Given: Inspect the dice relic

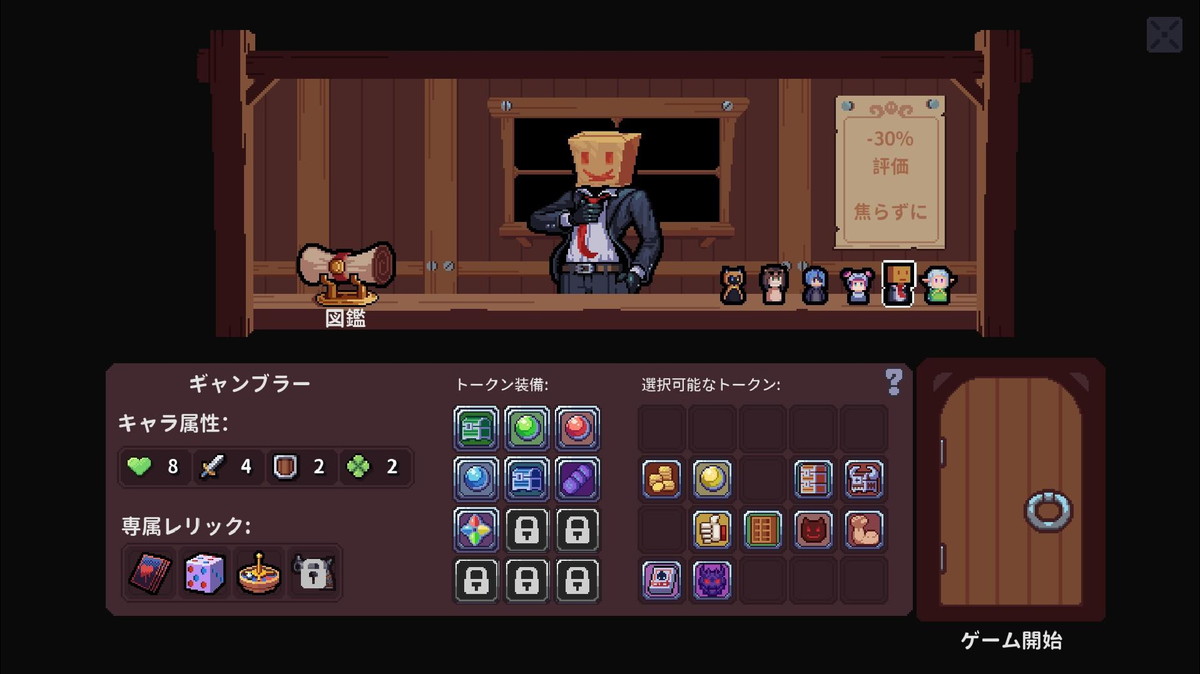Looking at the screenshot, I should [x=203, y=573].
